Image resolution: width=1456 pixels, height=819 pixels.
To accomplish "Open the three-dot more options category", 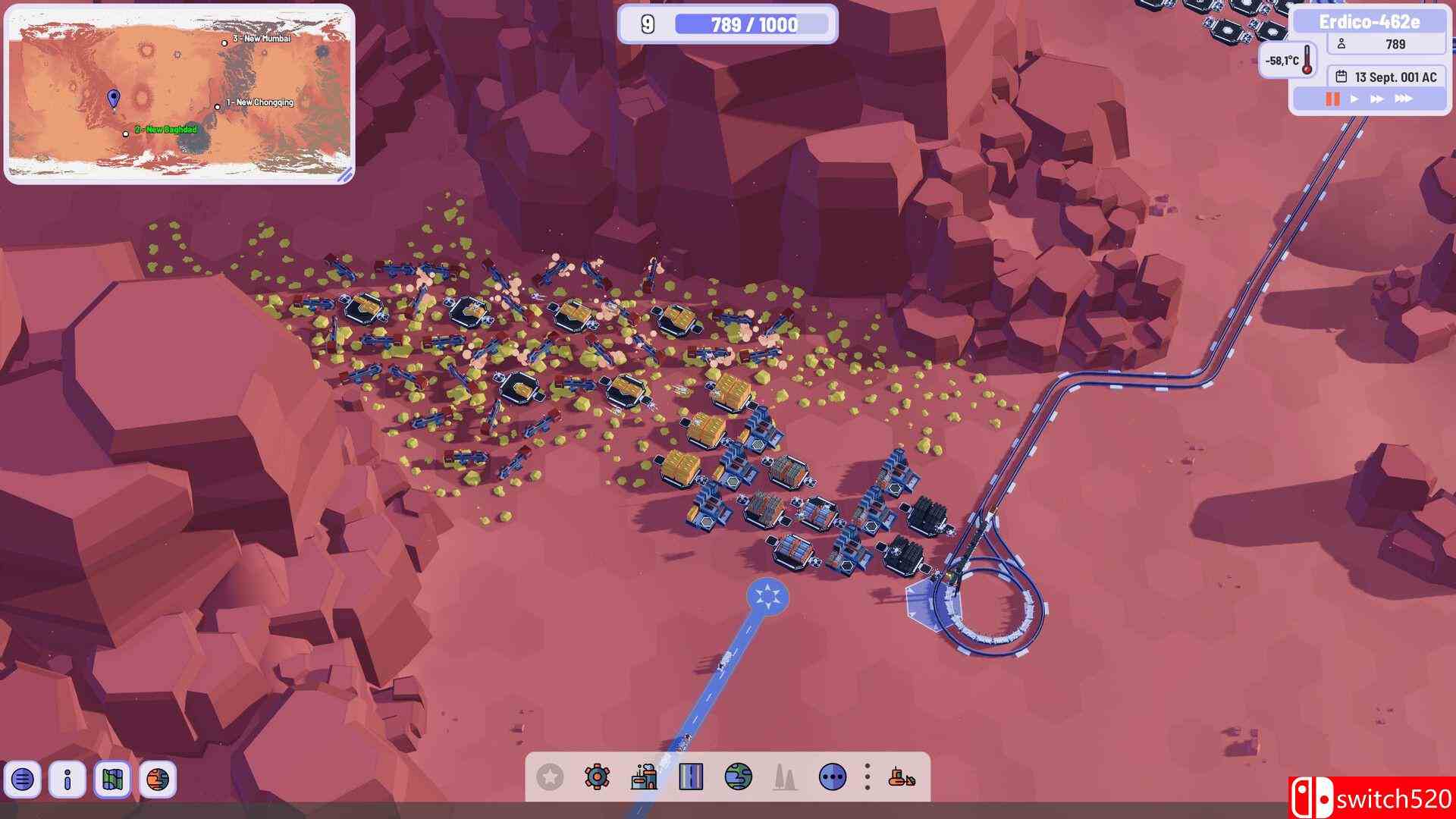I will pos(833,777).
